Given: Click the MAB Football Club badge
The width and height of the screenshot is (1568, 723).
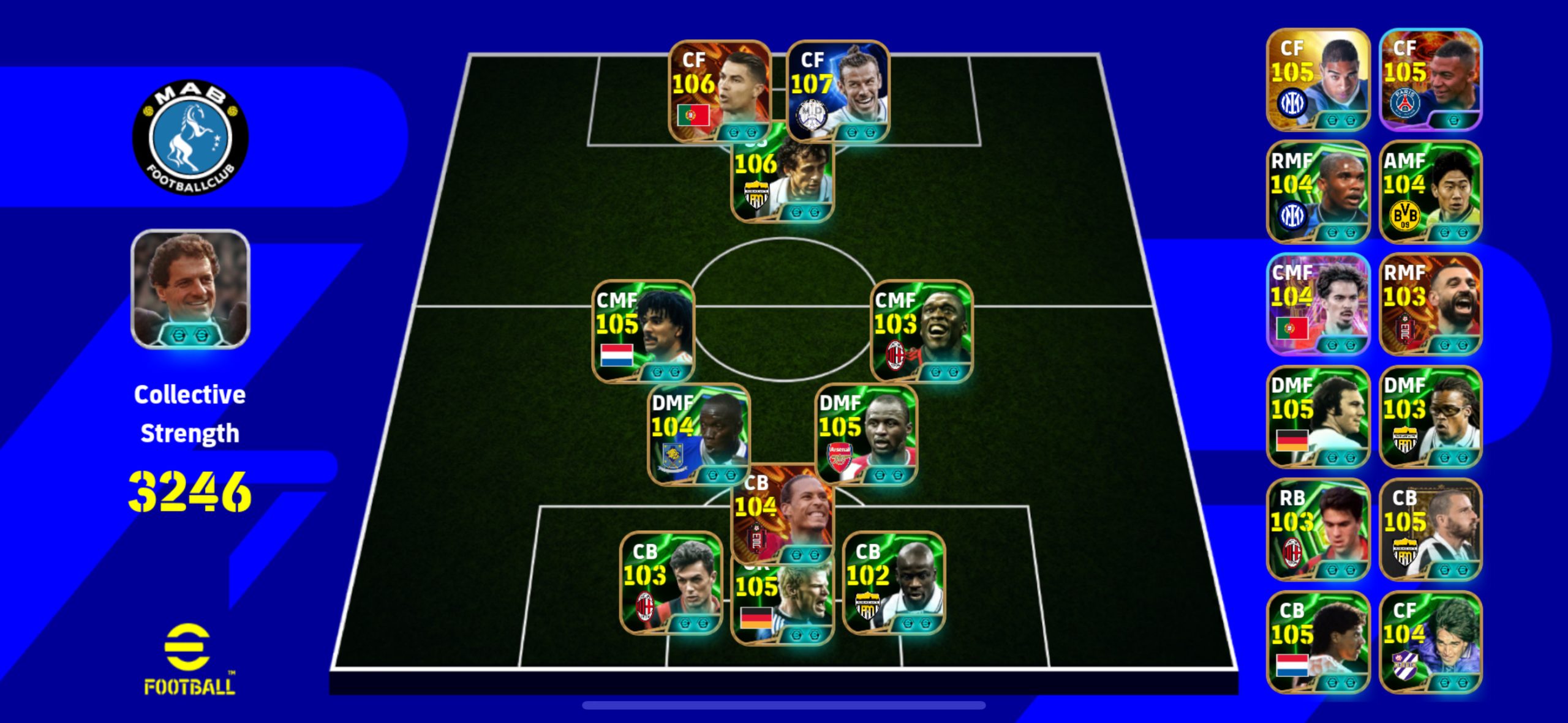Looking at the screenshot, I should click(190, 137).
